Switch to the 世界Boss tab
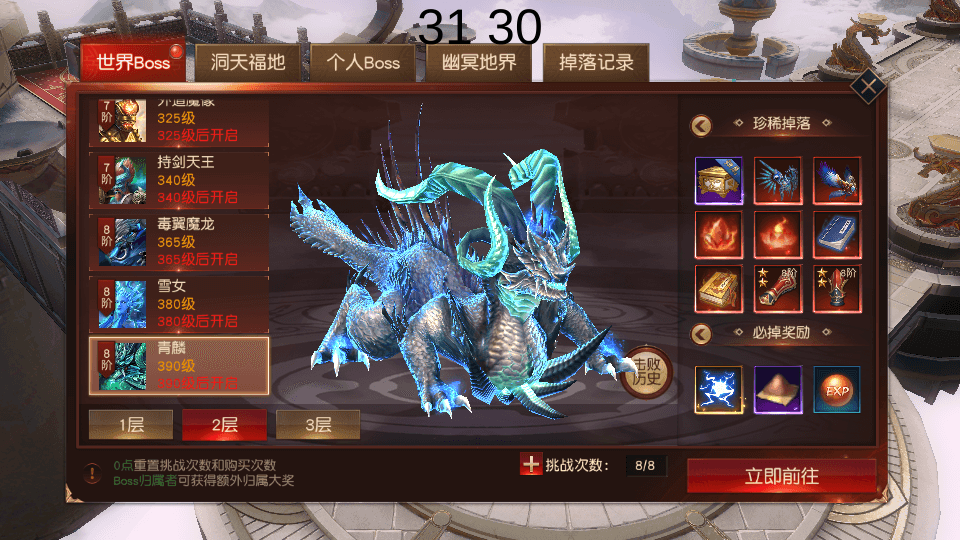The width and height of the screenshot is (960, 540). click(133, 63)
